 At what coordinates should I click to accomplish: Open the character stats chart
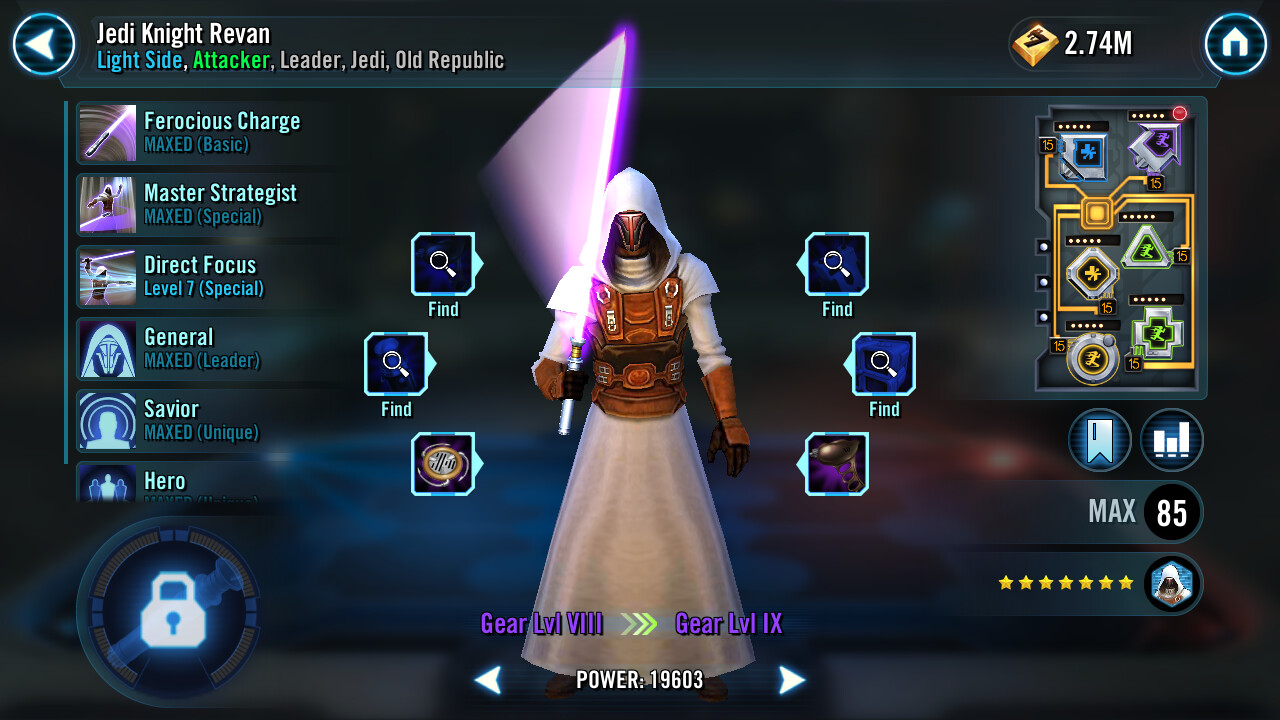tap(1171, 440)
